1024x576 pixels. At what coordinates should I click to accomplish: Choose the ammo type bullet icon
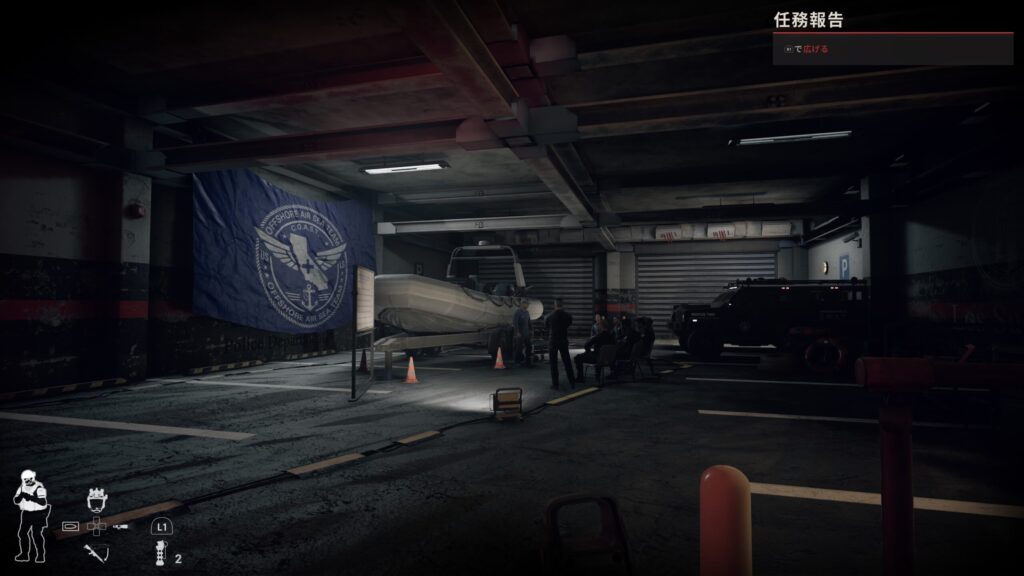coord(71,525)
